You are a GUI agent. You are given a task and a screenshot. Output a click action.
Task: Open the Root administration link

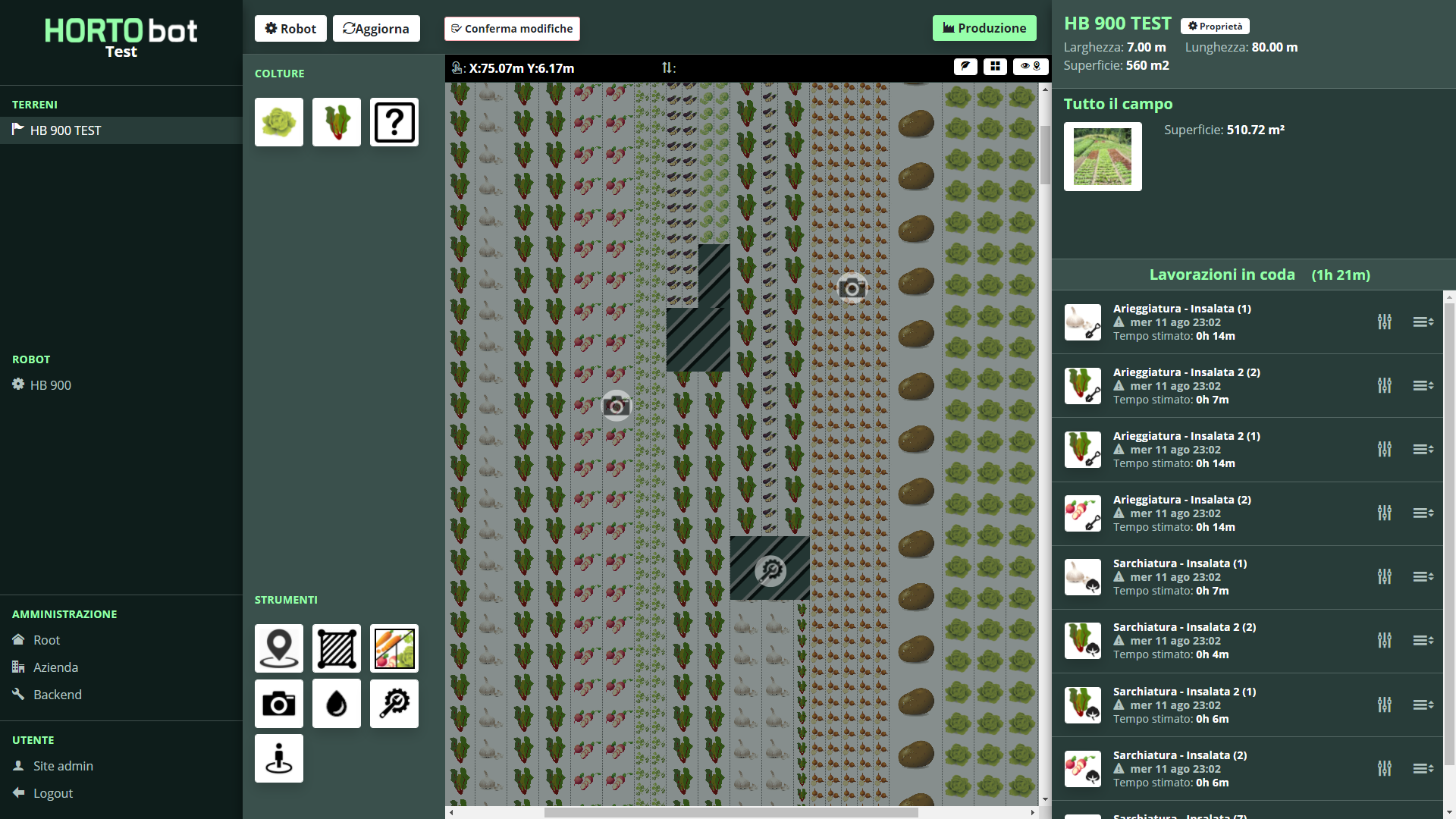tap(46, 640)
